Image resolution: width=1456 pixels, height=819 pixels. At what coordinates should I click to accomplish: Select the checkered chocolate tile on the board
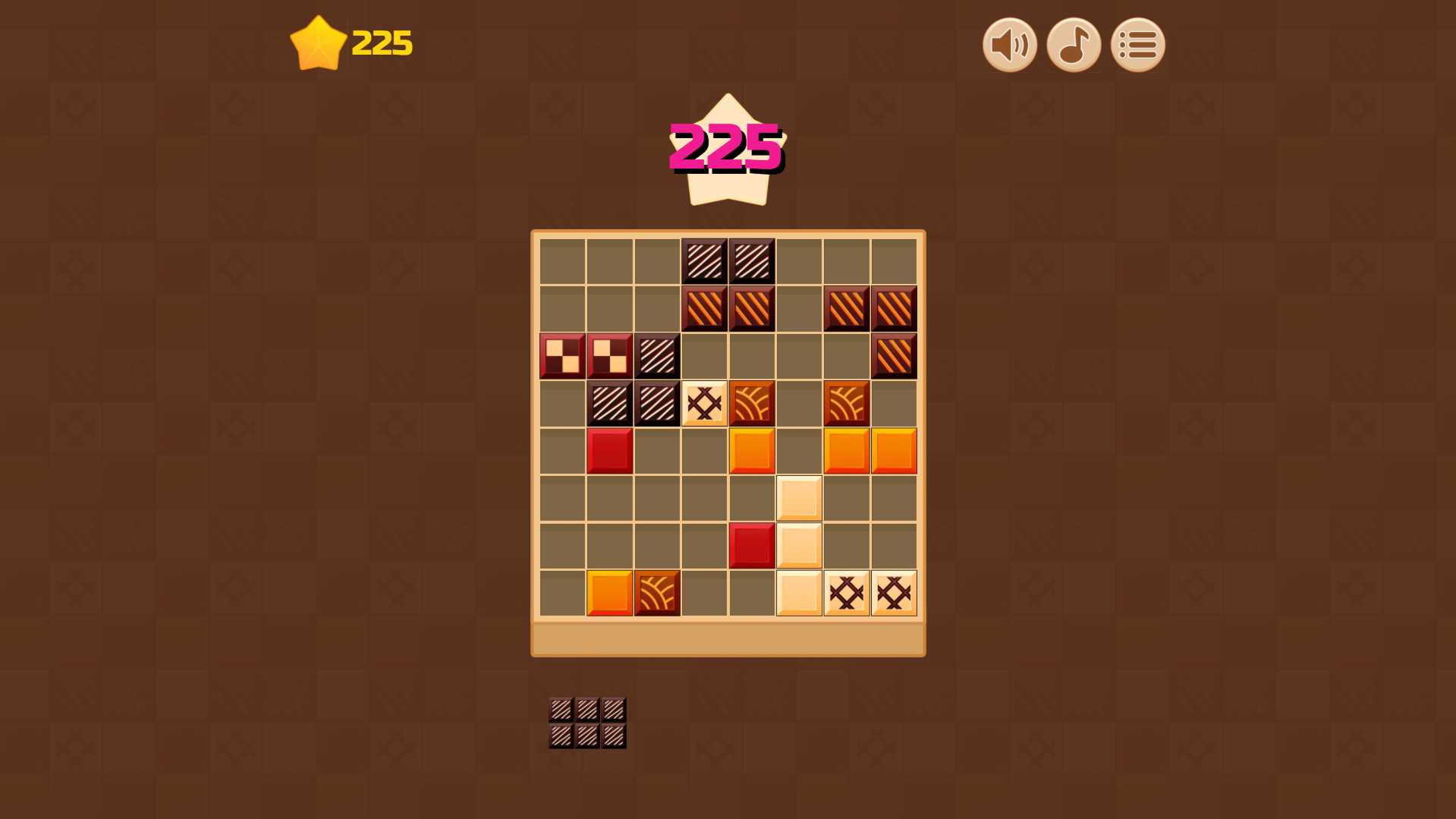click(x=561, y=354)
